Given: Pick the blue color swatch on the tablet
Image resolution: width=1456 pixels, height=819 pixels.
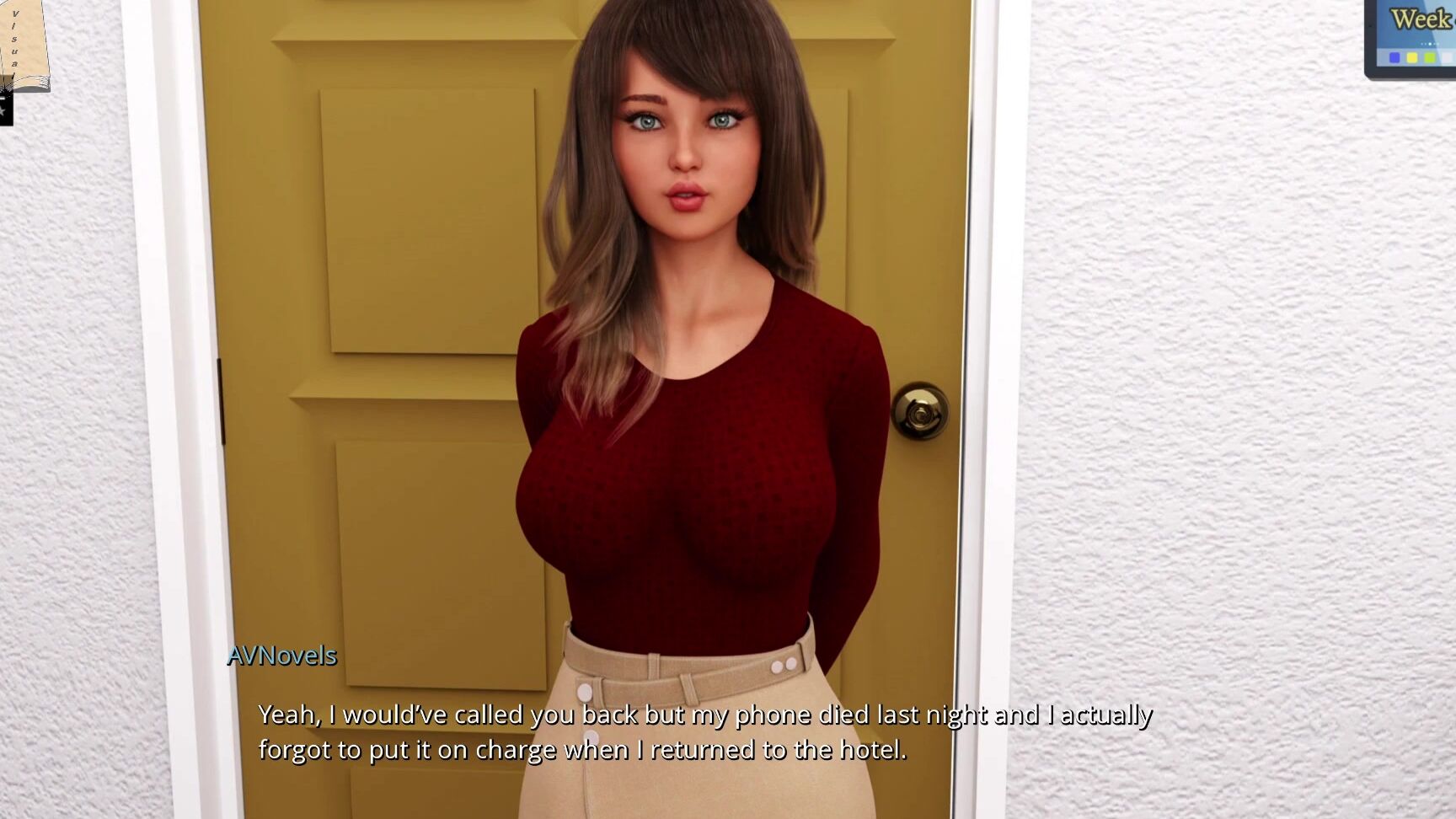Looking at the screenshot, I should pos(1394,57).
